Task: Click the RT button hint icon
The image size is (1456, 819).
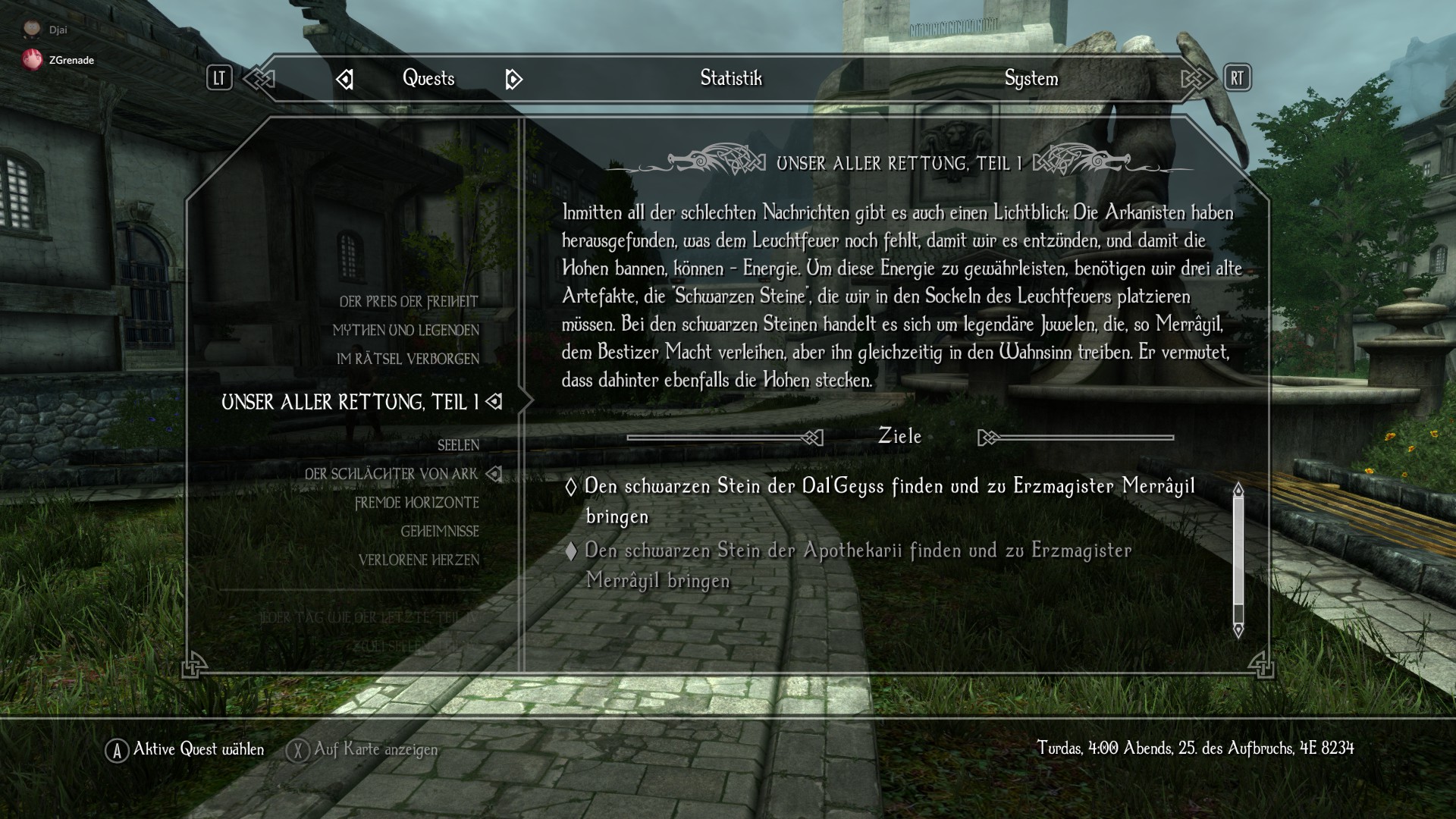Action: pos(1237,78)
